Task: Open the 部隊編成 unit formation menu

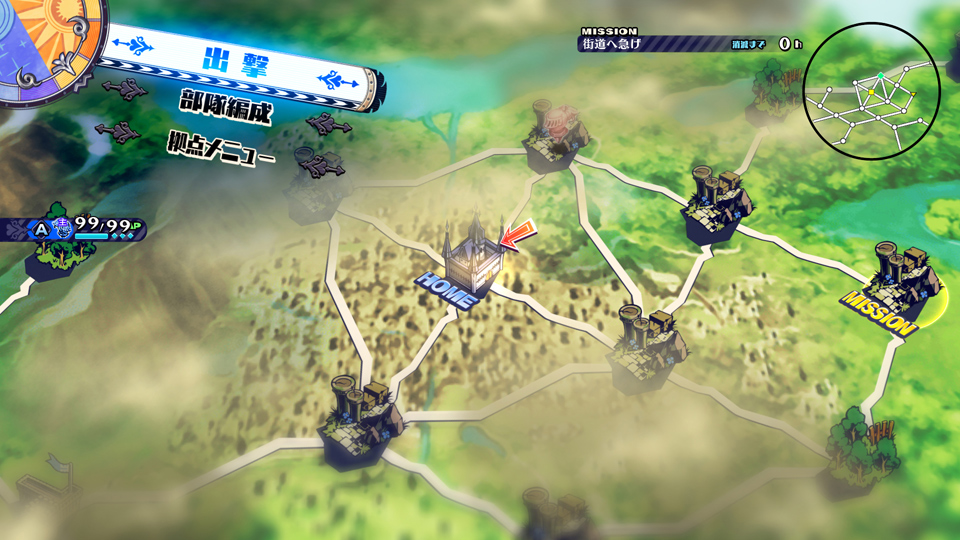Action: (225, 105)
